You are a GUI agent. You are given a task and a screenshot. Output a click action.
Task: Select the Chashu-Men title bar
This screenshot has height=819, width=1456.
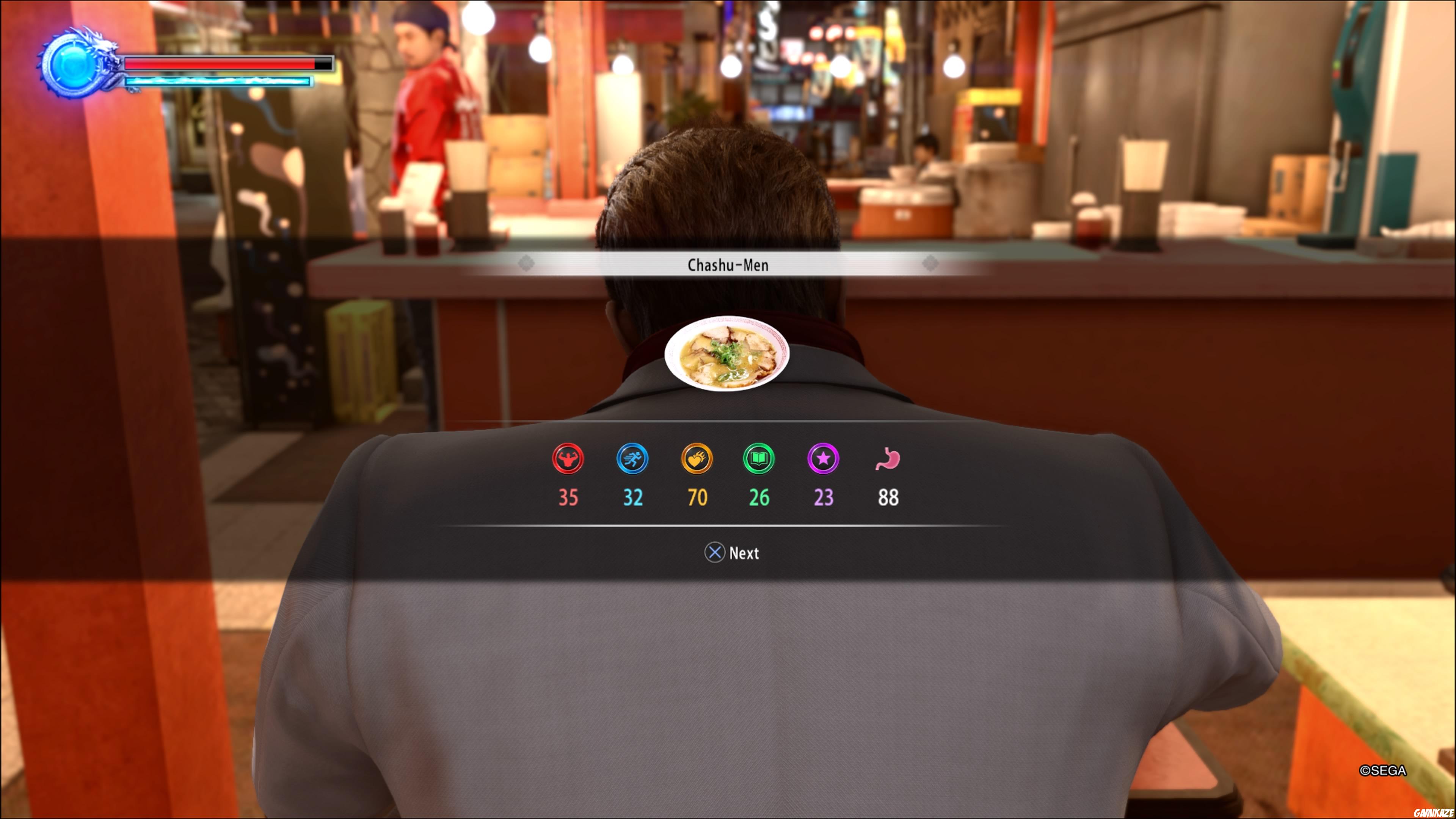coord(728,265)
